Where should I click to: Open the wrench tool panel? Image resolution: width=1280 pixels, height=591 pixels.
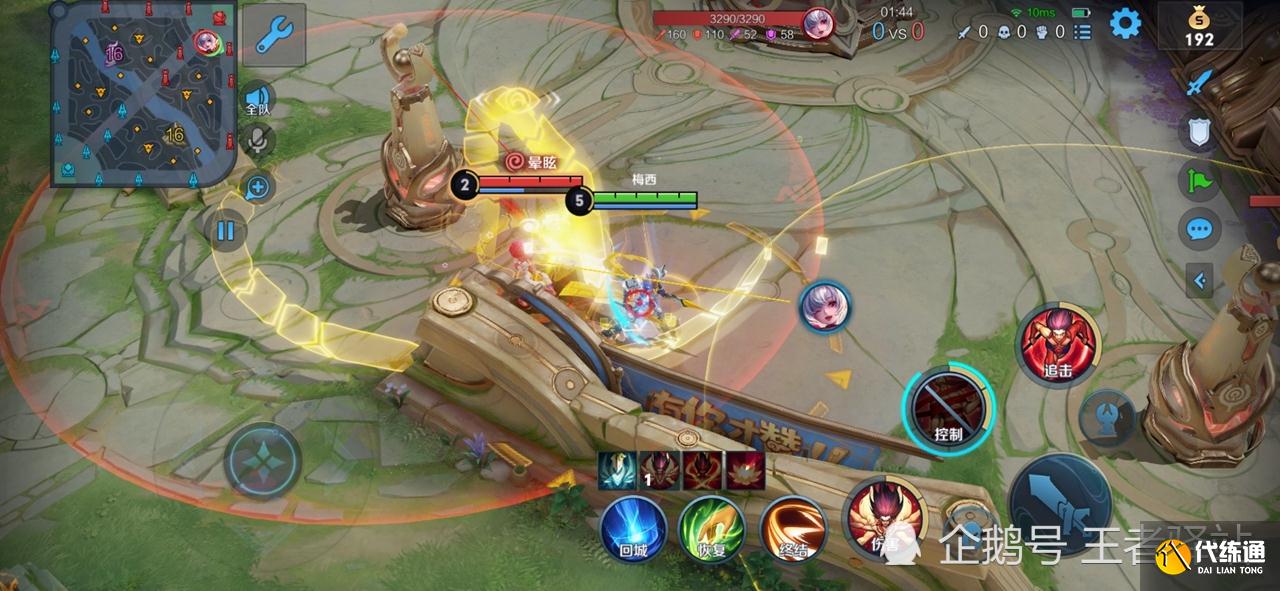pos(273,35)
